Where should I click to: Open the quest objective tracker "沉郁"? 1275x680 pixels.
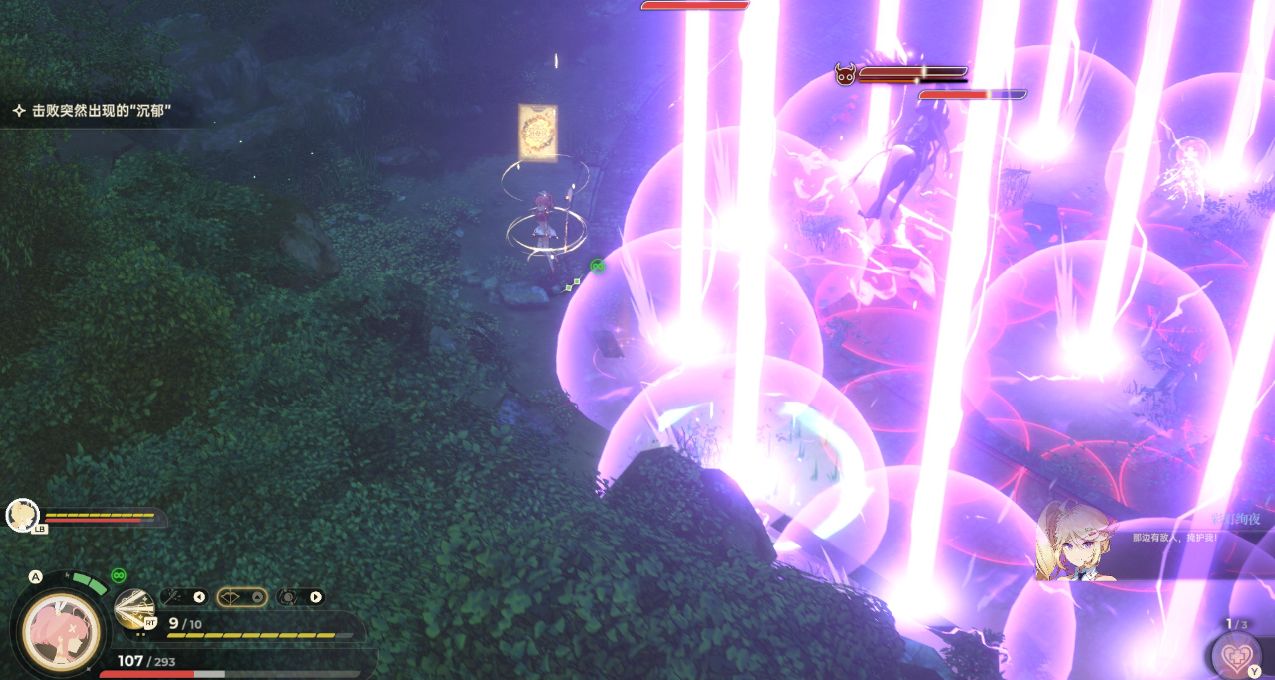pyautogui.click(x=95, y=112)
